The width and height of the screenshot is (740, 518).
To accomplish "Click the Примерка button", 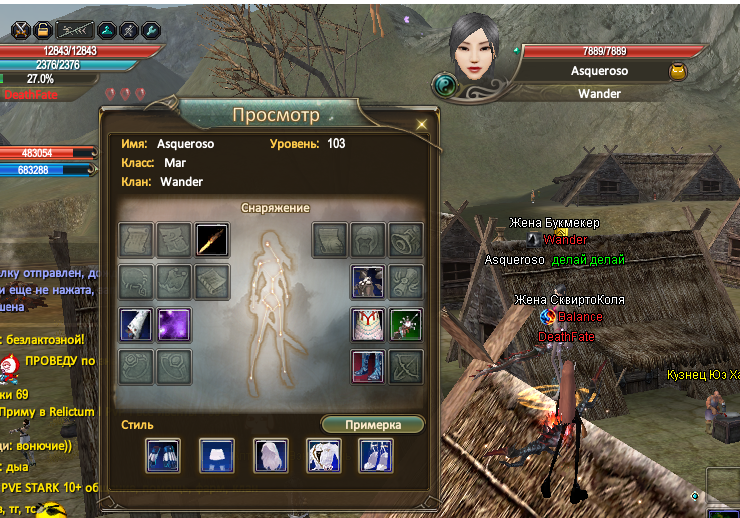I will [373, 425].
